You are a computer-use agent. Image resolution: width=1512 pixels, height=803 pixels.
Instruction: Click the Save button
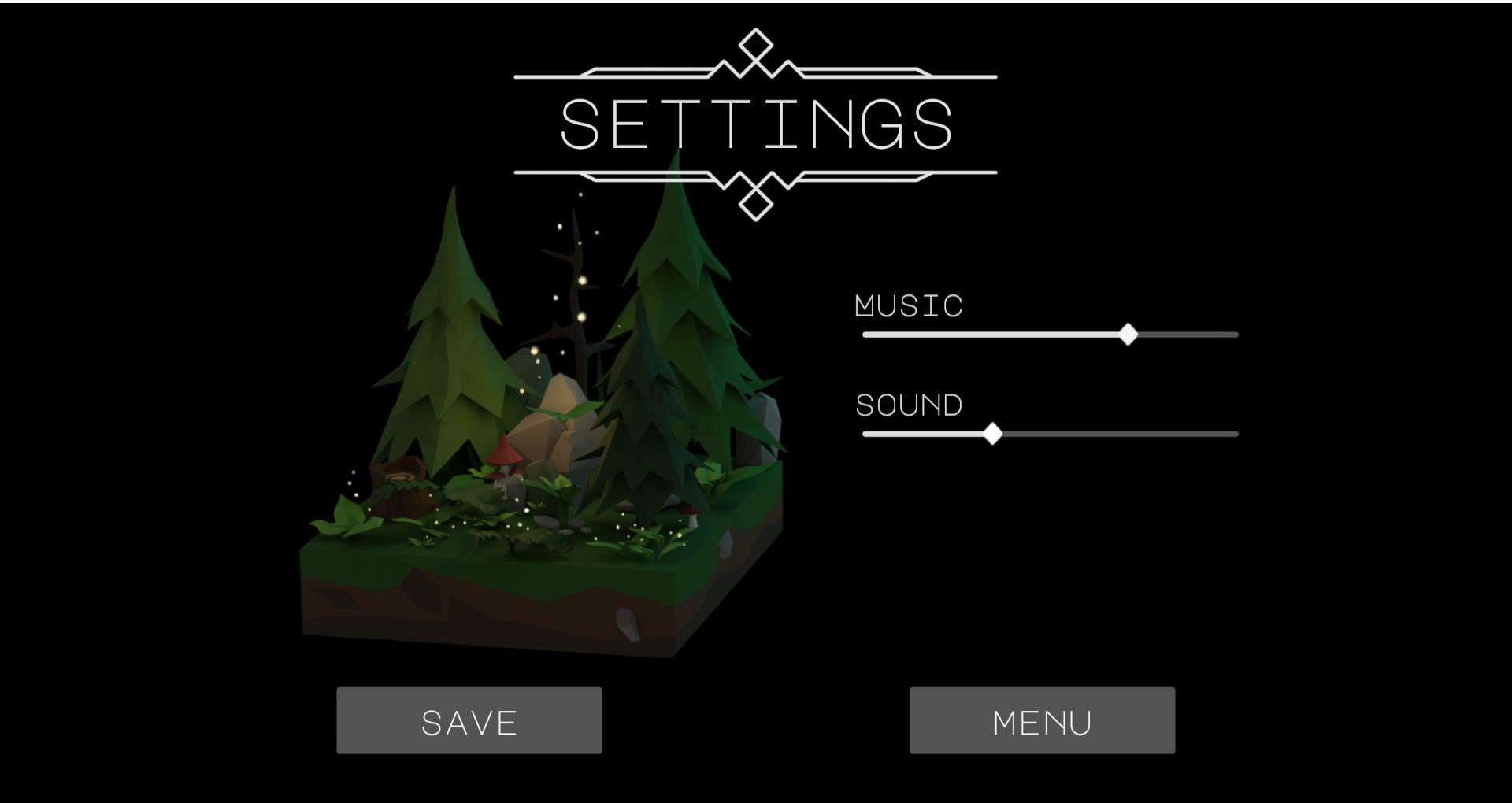(469, 720)
